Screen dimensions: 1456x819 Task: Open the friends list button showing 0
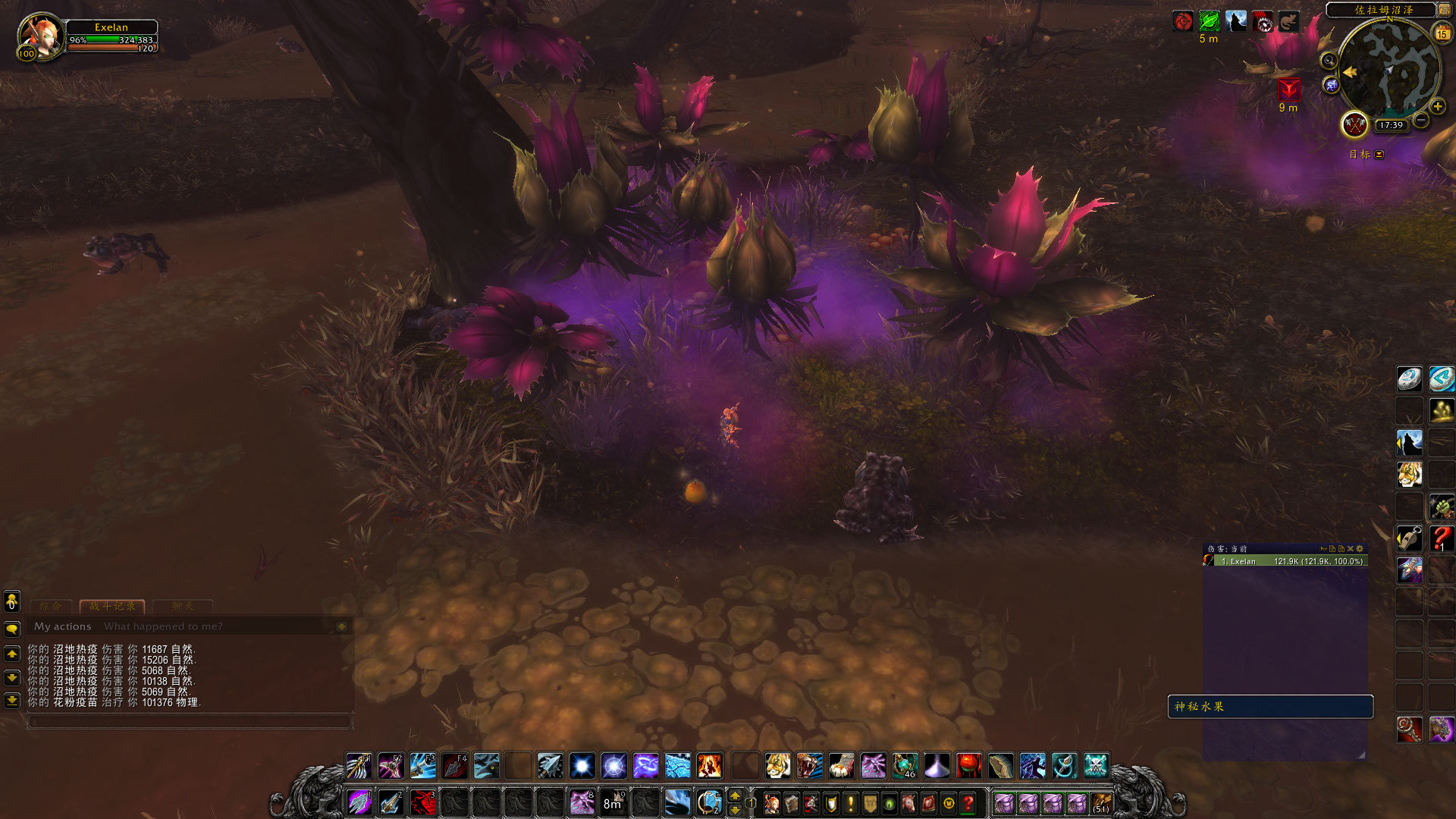tap(12, 601)
